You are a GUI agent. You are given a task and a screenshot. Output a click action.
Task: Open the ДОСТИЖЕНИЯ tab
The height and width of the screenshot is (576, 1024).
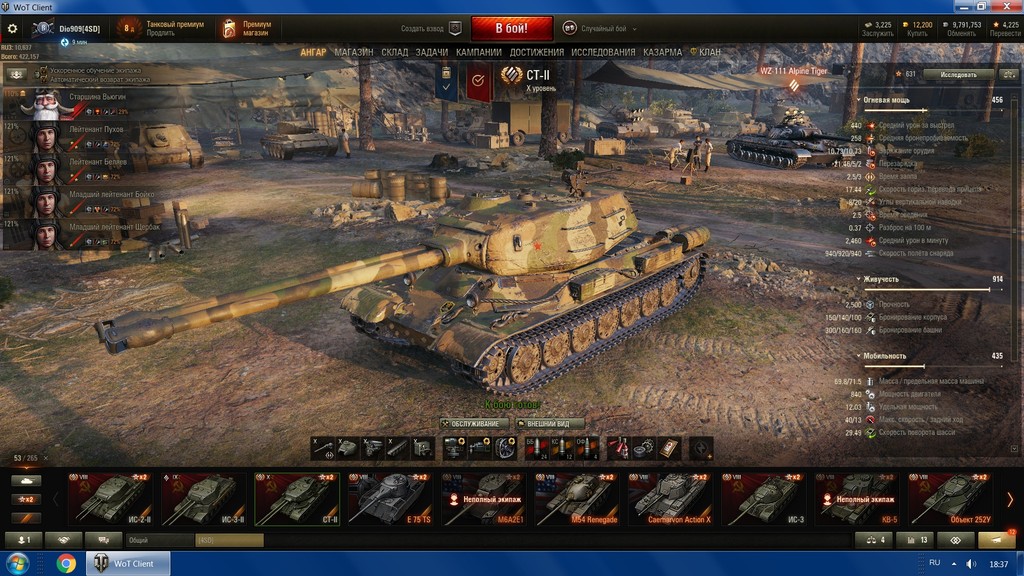tap(536, 52)
